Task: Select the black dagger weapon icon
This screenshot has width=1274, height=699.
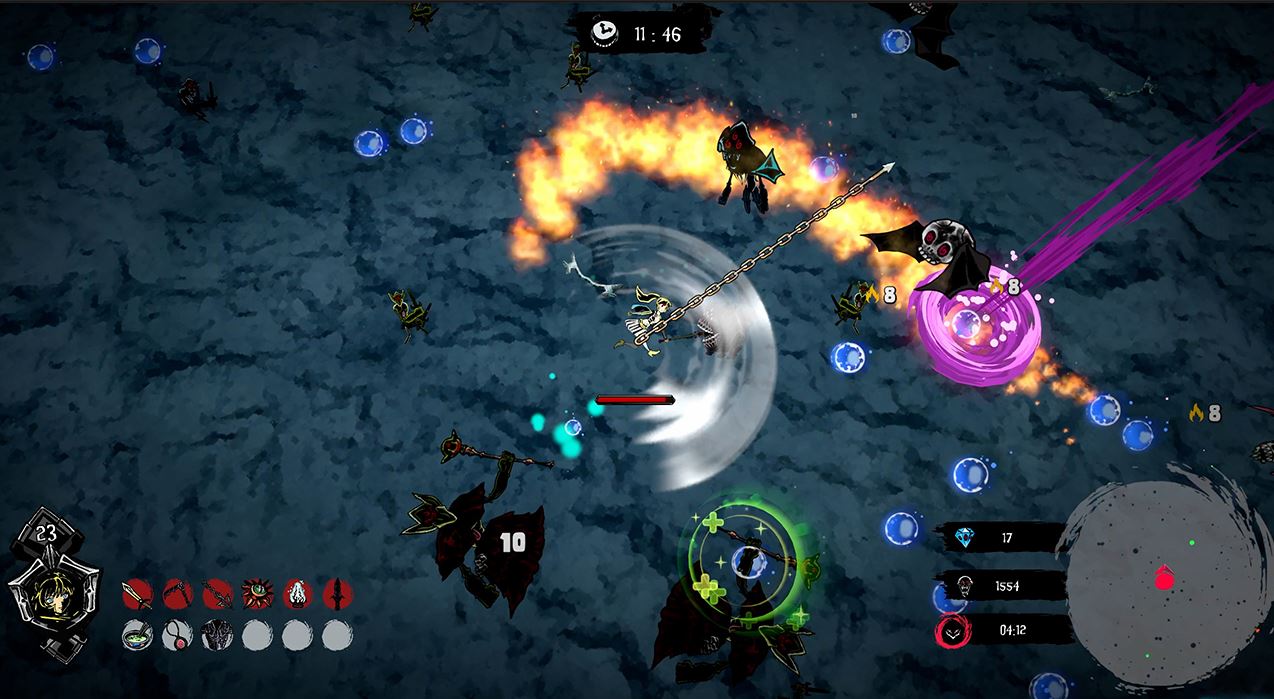Action: (338, 594)
